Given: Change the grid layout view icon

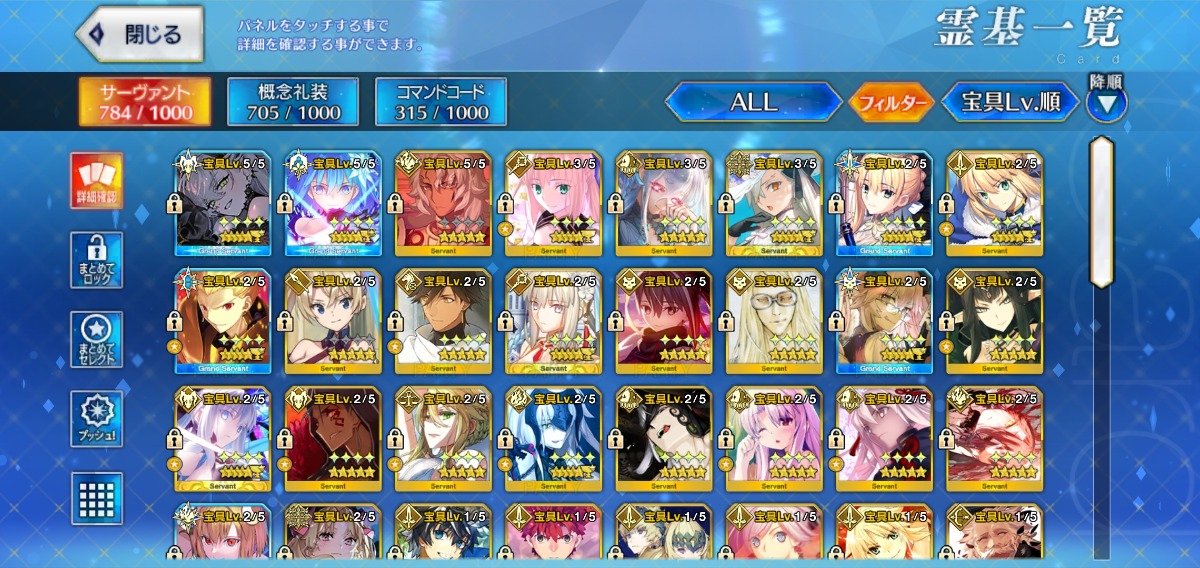Looking at the screenshot, I should (97, 497).
